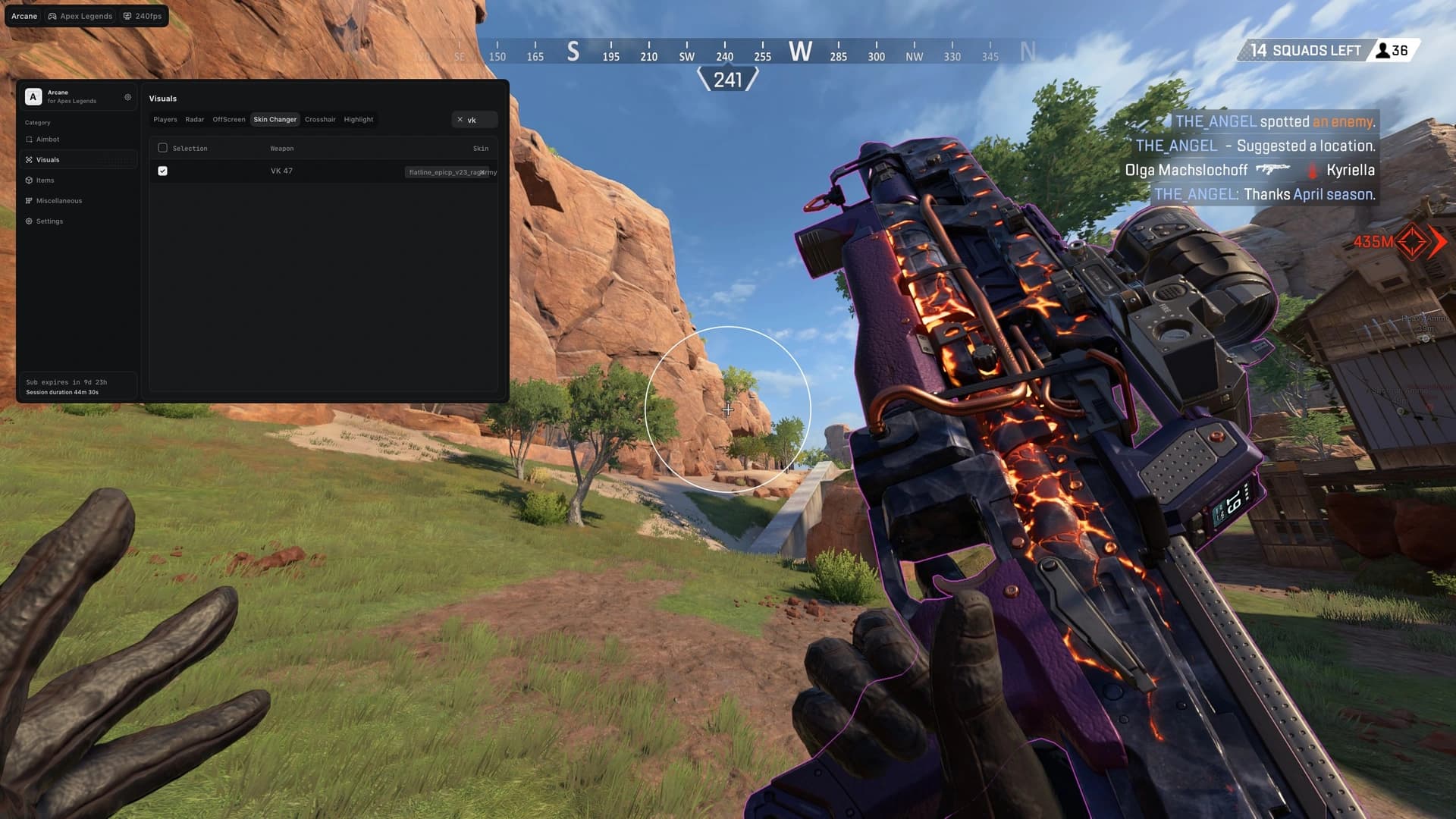Open the Miscellaneous category icon
1456x819 pixels.
(x=30, y=200)
